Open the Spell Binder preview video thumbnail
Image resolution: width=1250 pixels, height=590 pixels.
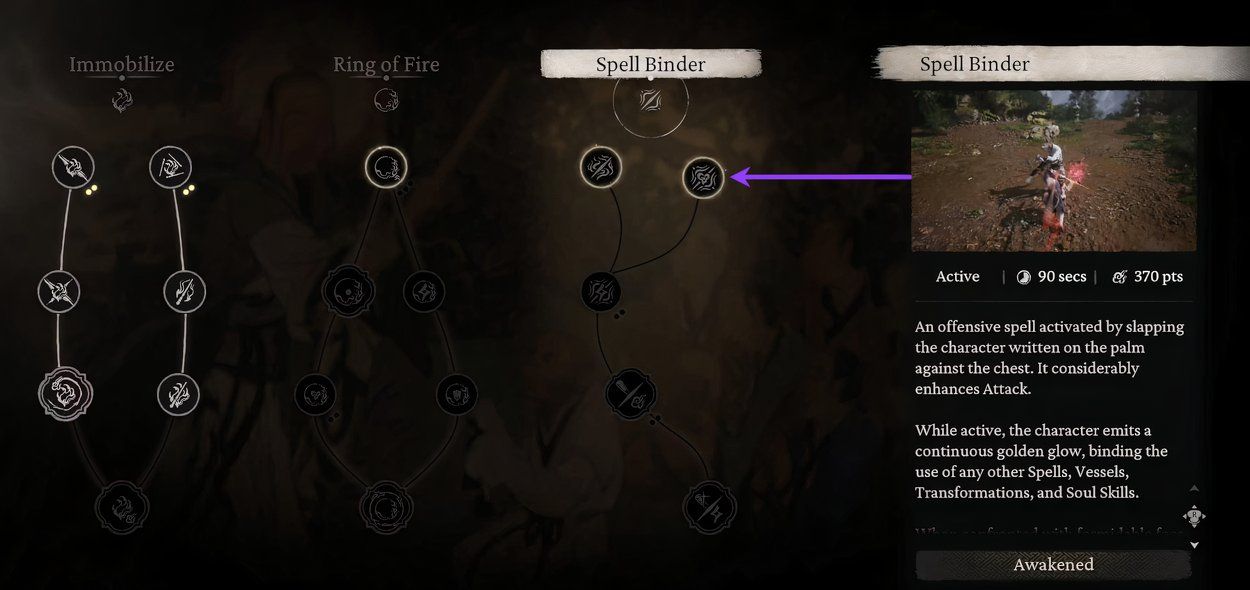(1053, 170)
